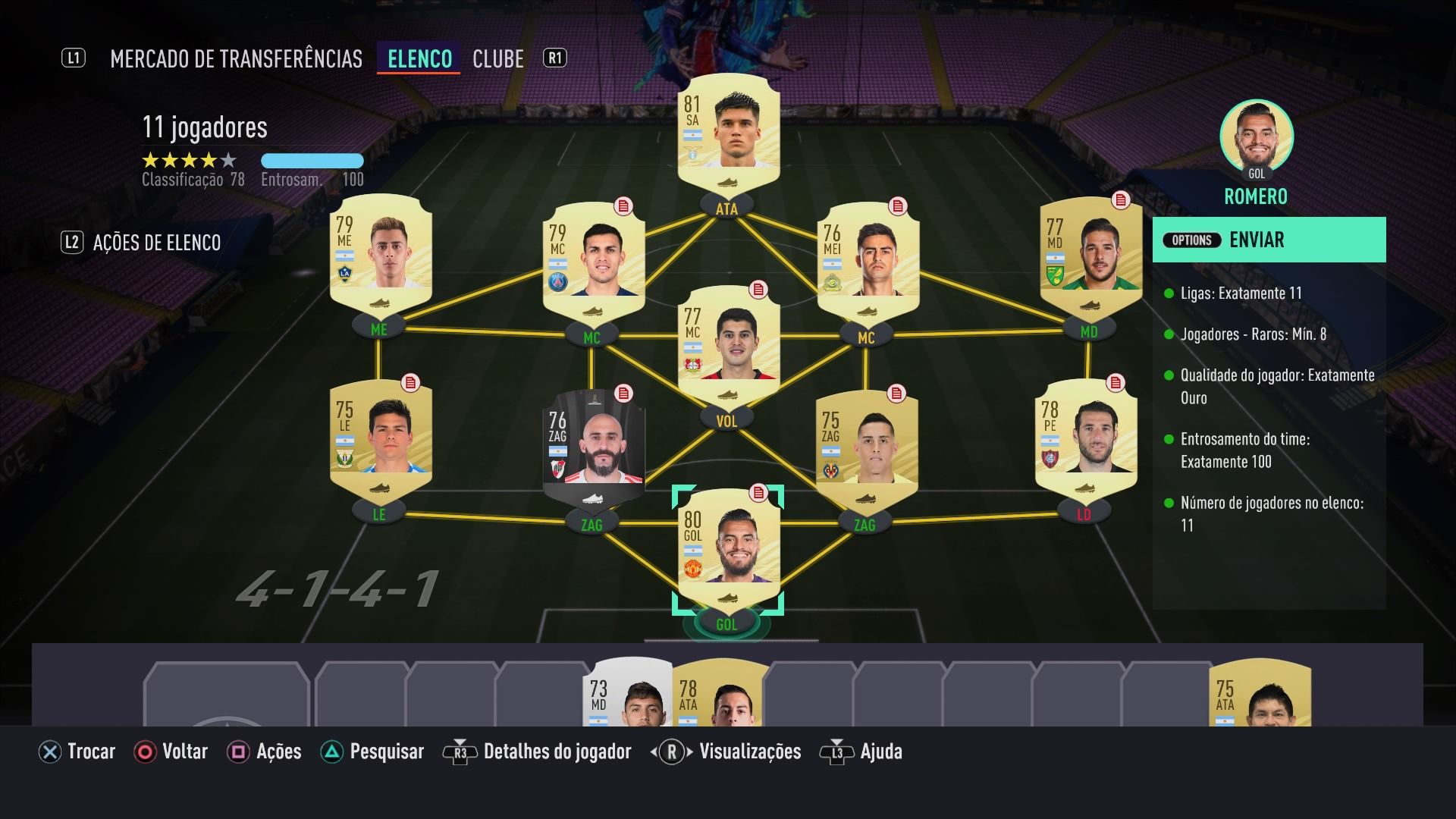The image size is (1456, 819).
Task: Switch to the CLUBE tab
Action: [x=498, y=58]
